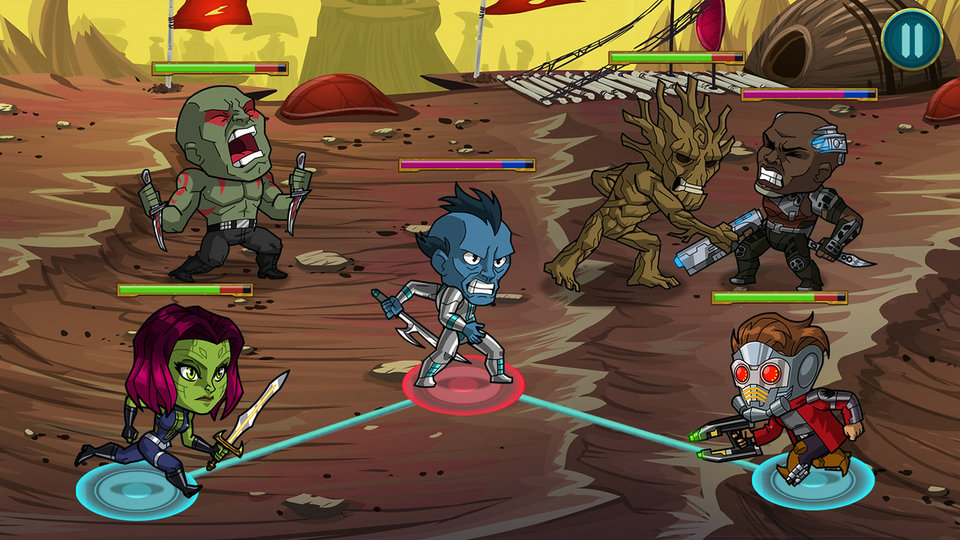Pause the battle with the pause button
960x540 pixels.
coord(911,40)
